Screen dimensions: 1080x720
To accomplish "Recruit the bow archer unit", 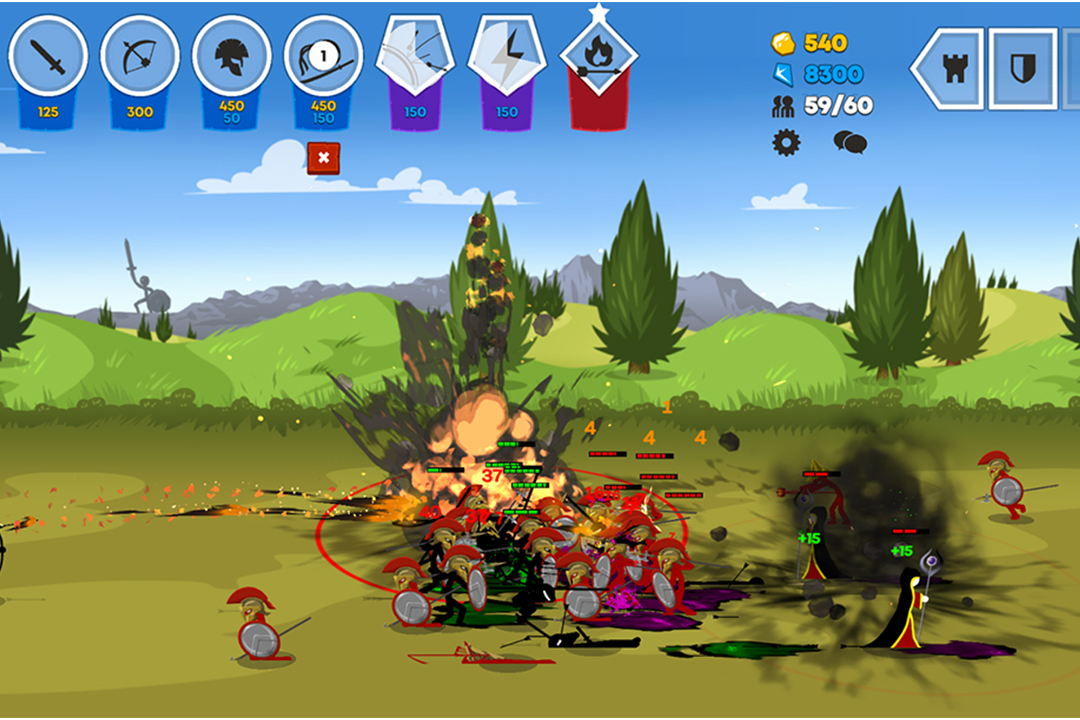I will point(139,58).
